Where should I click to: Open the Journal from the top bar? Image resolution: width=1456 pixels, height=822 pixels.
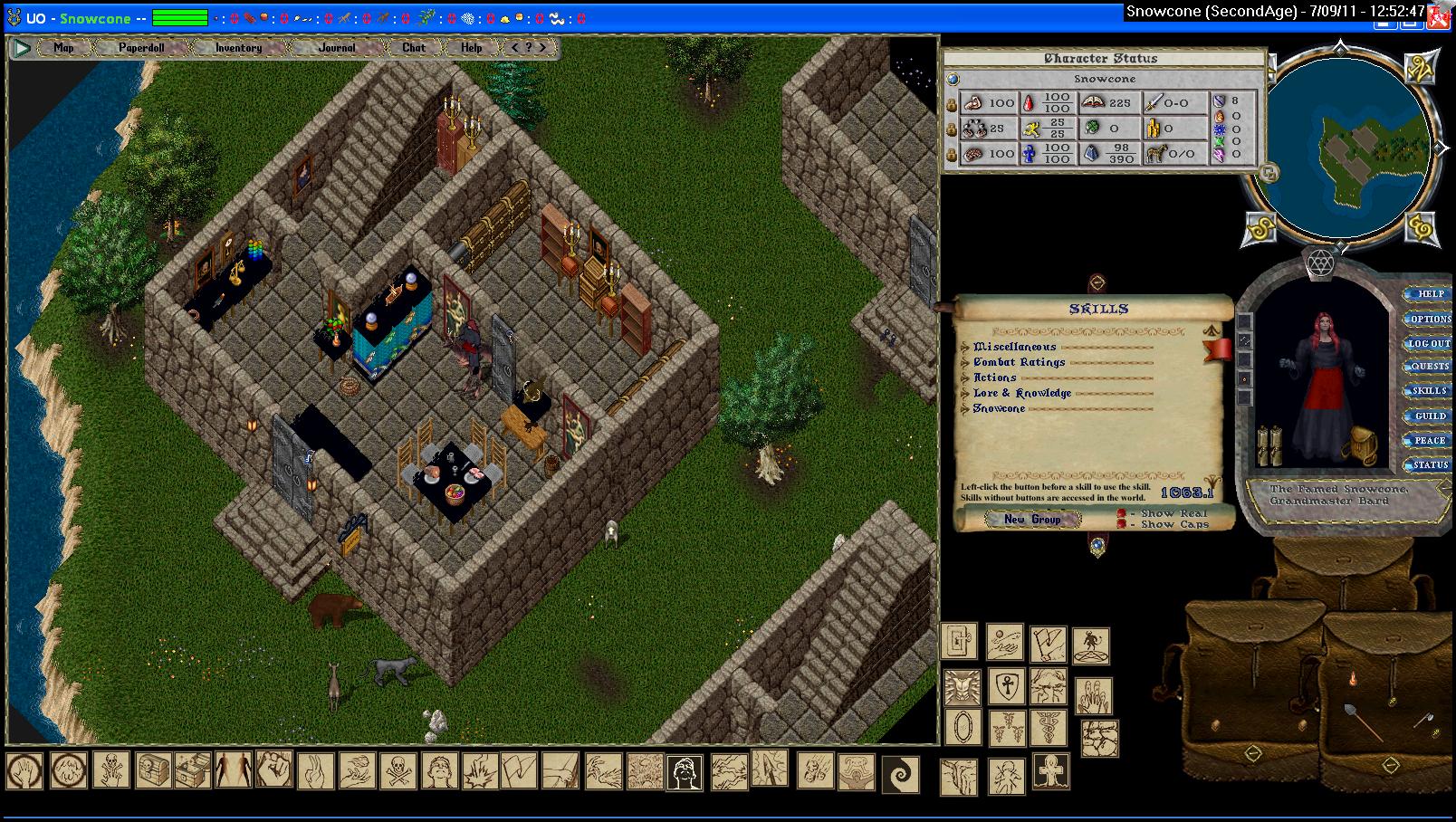click(x=337, y=47)
